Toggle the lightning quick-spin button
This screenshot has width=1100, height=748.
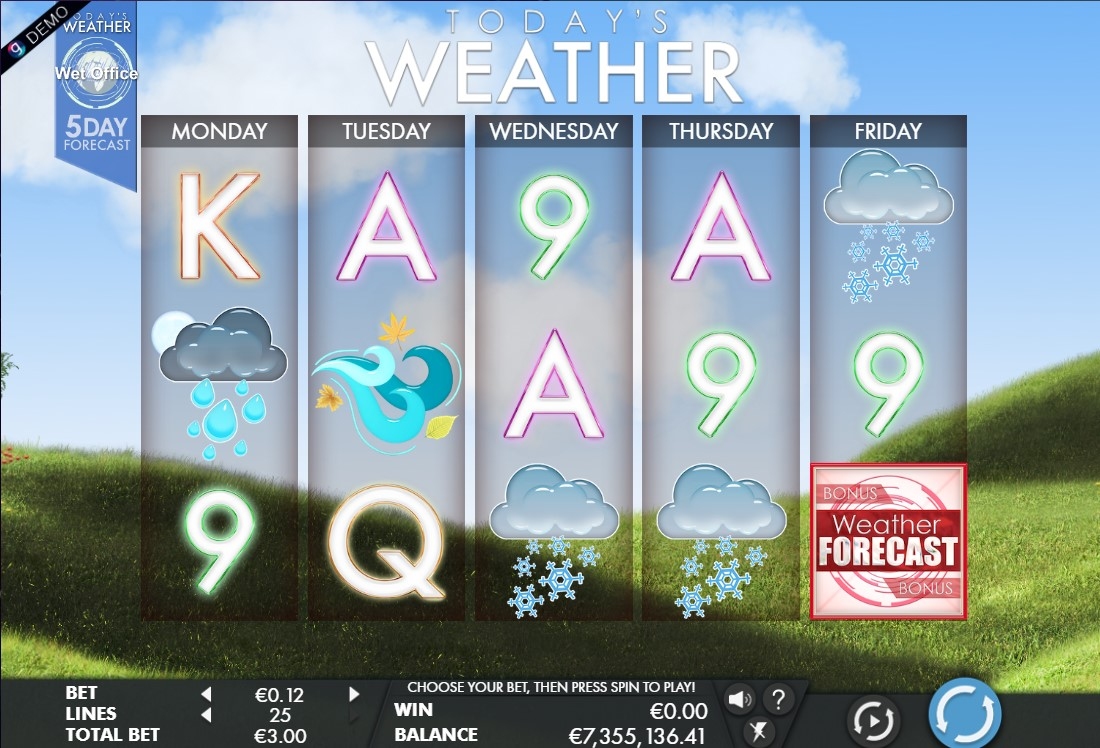(x=759, y=731)
